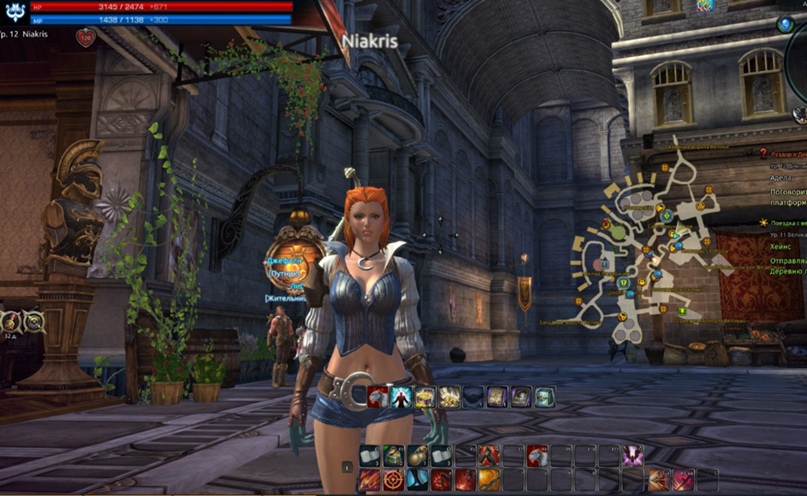
Task: Click the red heart buff icon
Action: tap(85, 37)
